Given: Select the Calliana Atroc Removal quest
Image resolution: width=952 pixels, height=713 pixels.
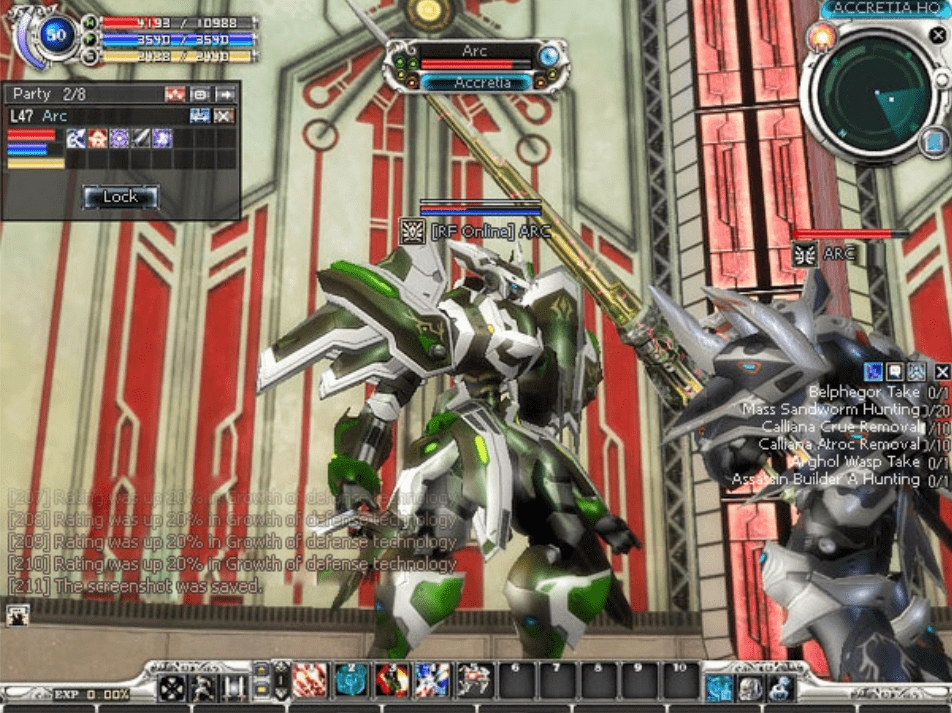Looking at the screenshot, I should point(839,443).
